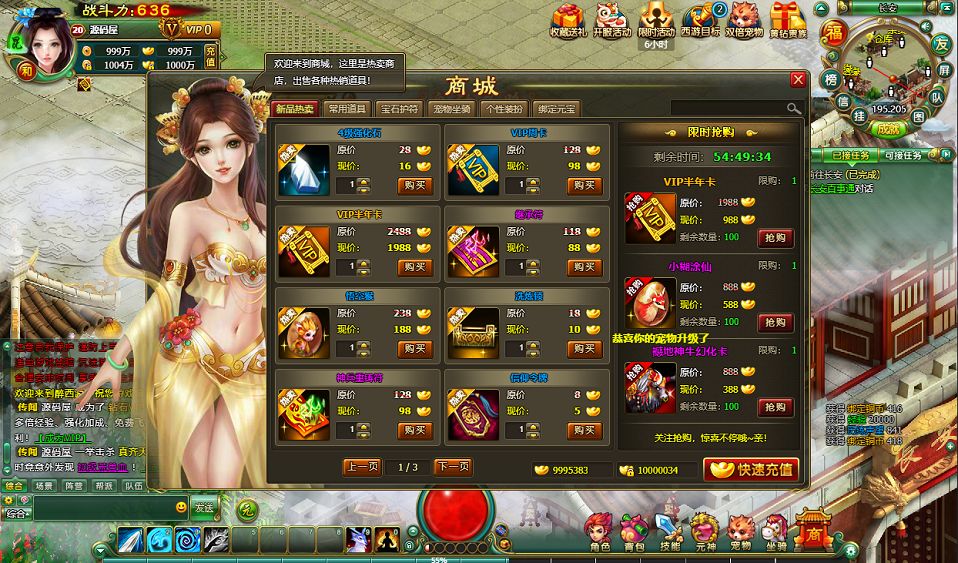The image size is (958, 563).
Task: Show the 个性装扮 category
Action: (503, 109)
